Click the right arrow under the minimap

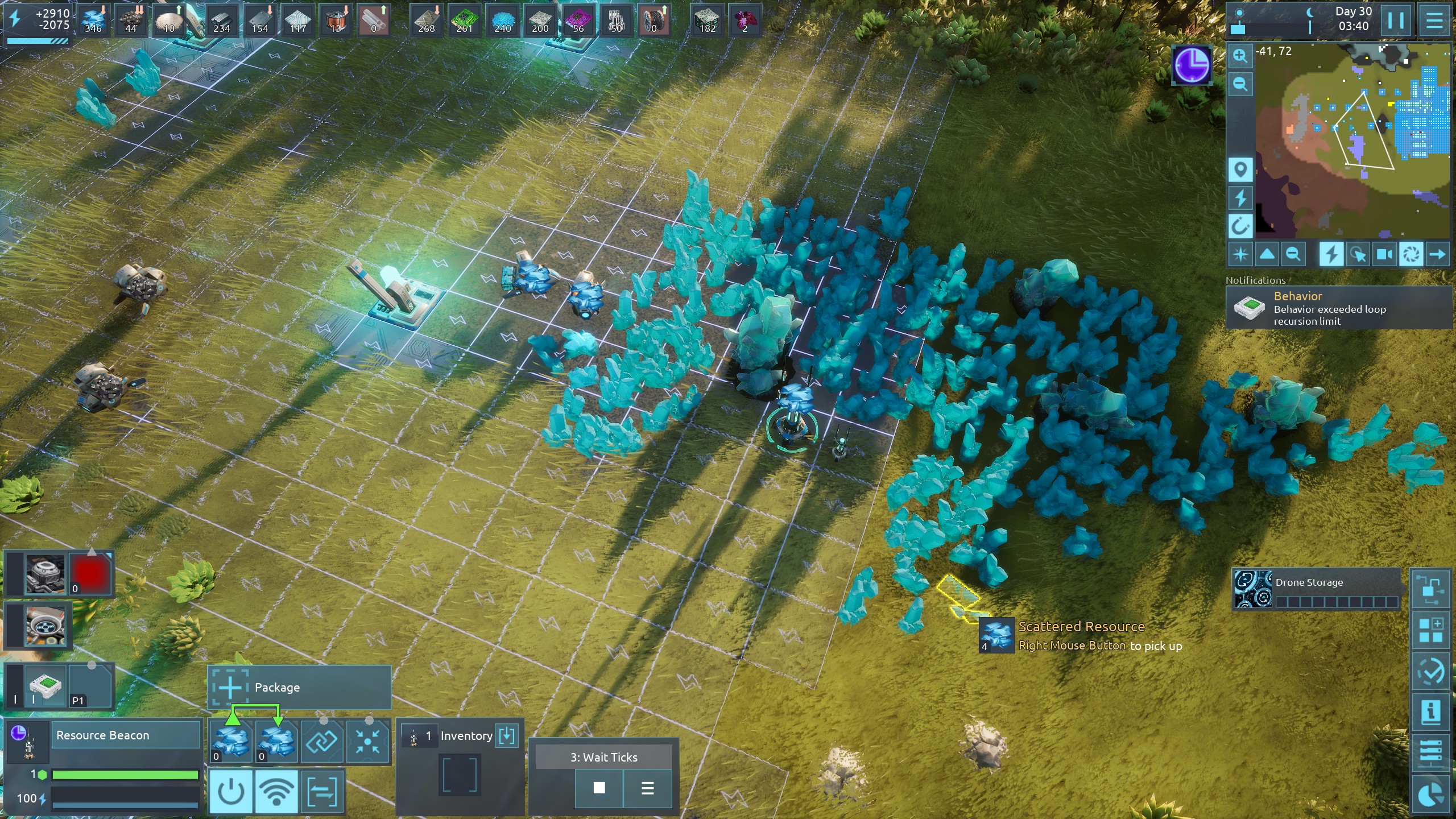click(1437, 254)
